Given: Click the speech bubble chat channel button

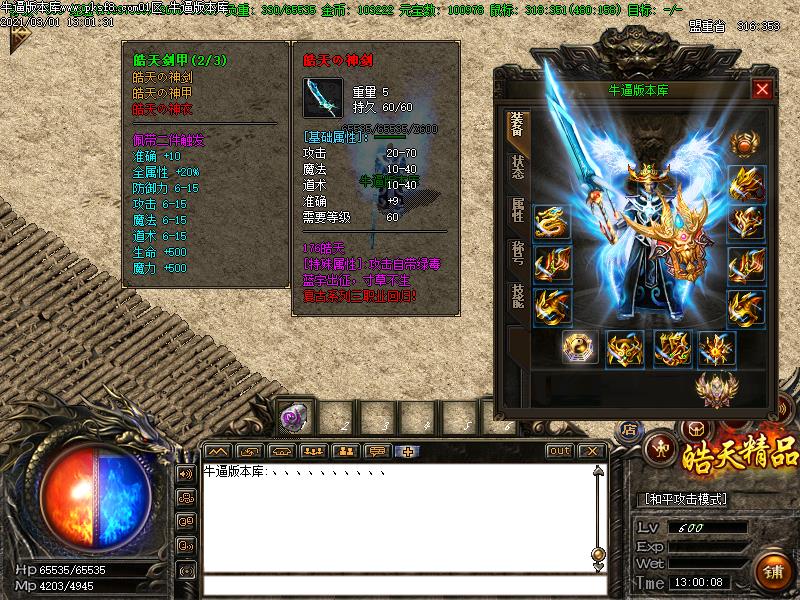Looking at the screenshot, I should click(377, 451).
